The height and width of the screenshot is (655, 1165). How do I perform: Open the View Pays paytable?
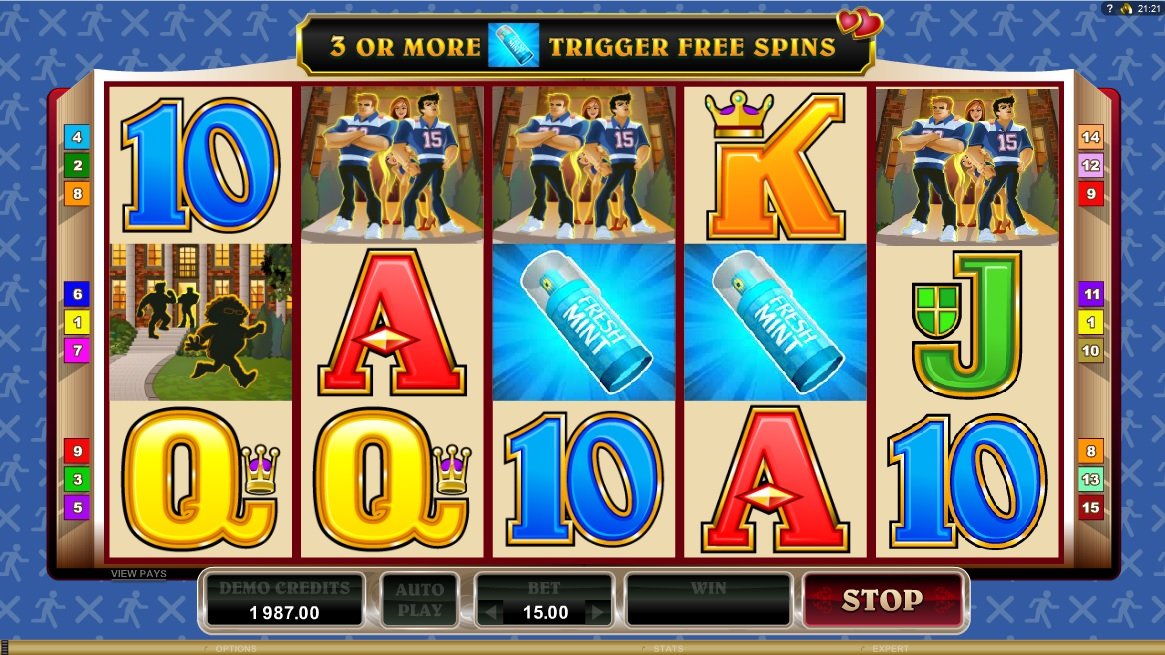coord(139,574)
